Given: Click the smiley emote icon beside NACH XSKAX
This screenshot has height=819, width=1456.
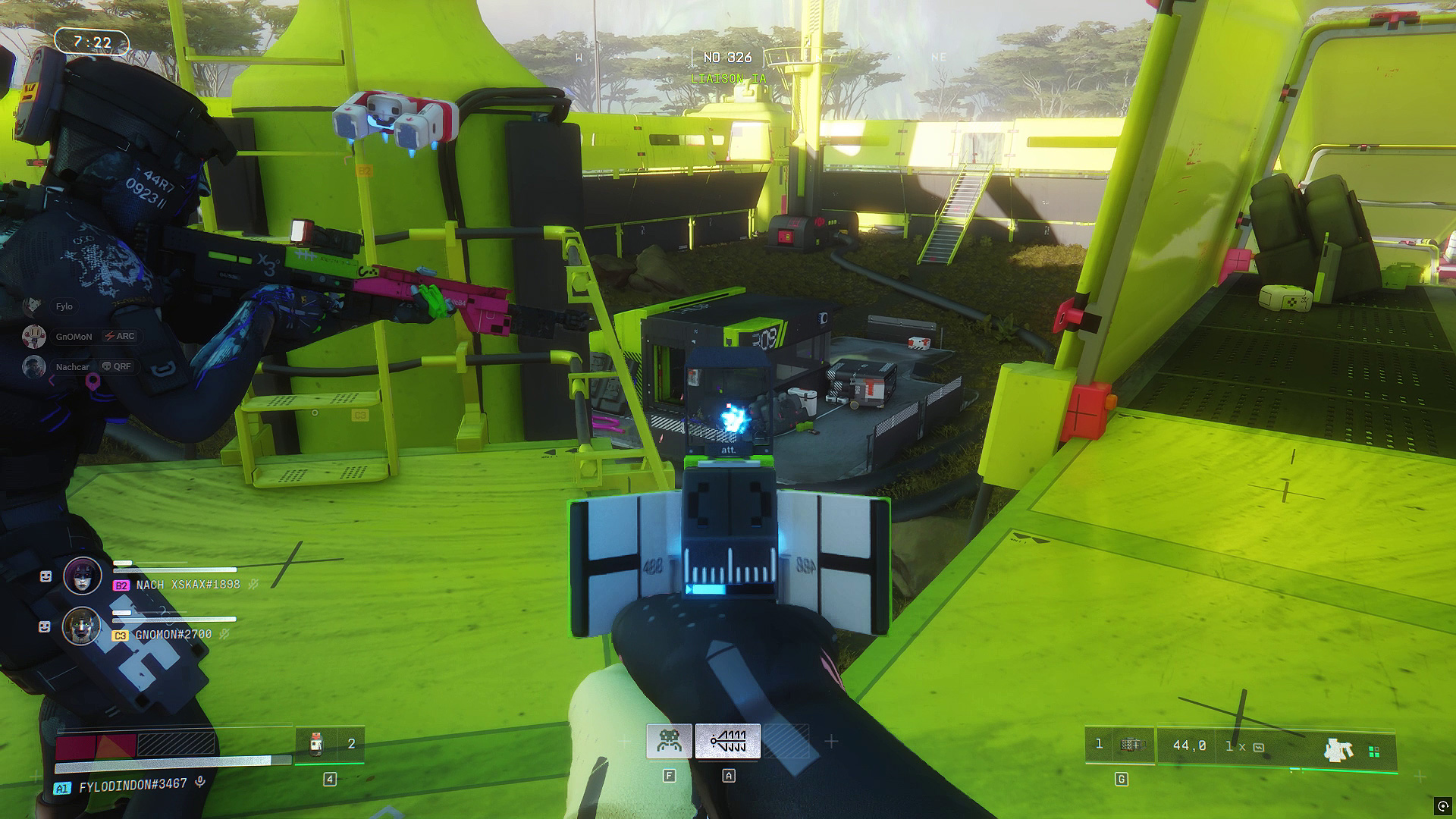Looking at the screenshot, I should [45, 577].
